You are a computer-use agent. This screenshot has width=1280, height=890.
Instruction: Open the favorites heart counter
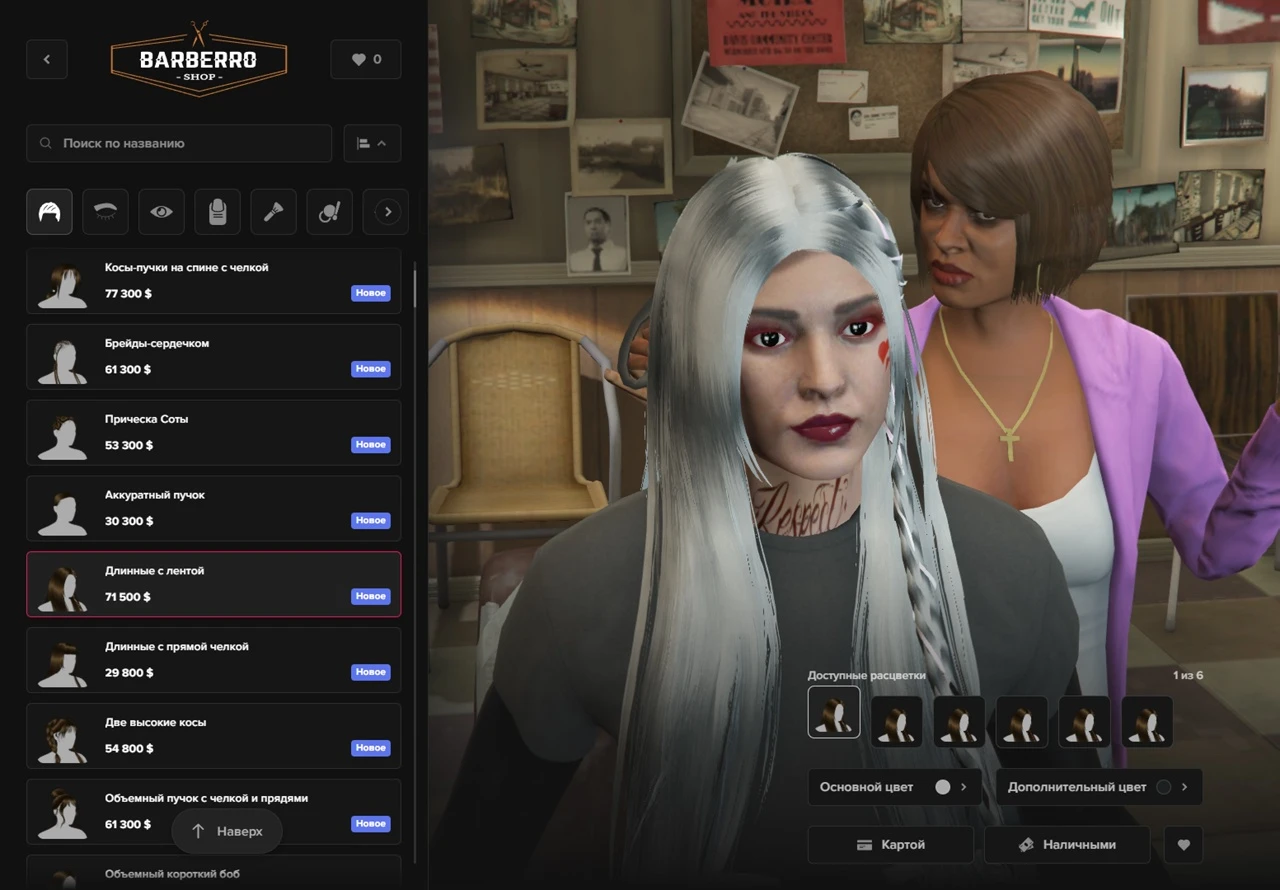tap(366, 59)
